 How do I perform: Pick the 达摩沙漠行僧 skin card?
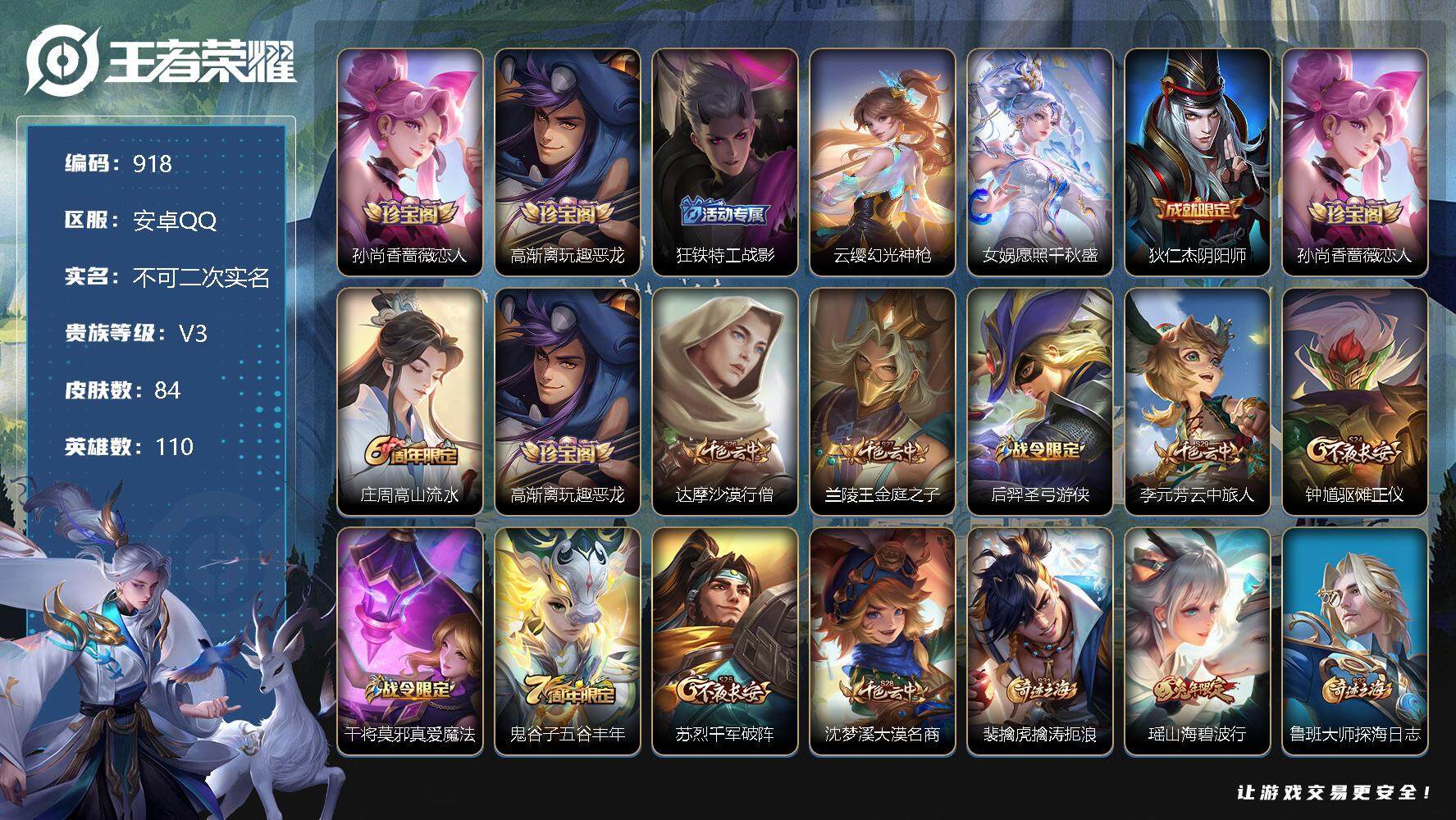coord(725,401)
